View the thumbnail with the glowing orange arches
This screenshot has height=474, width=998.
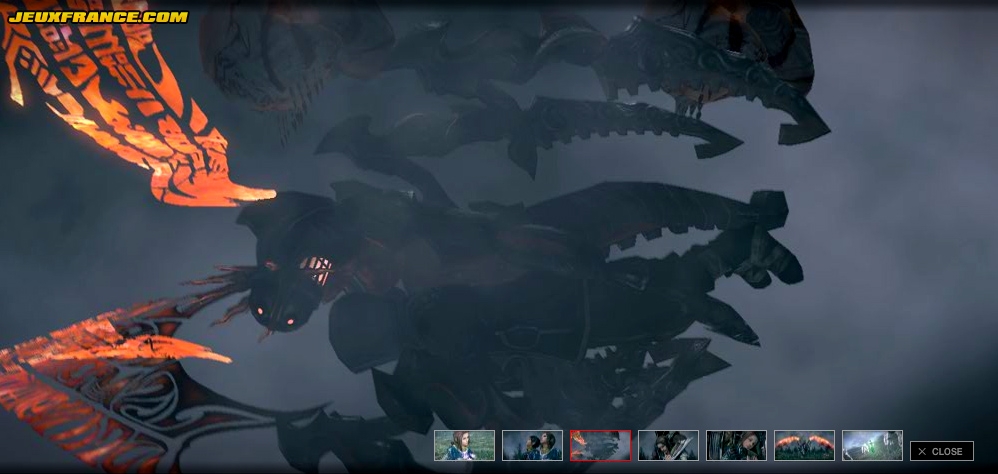(804, 445)
